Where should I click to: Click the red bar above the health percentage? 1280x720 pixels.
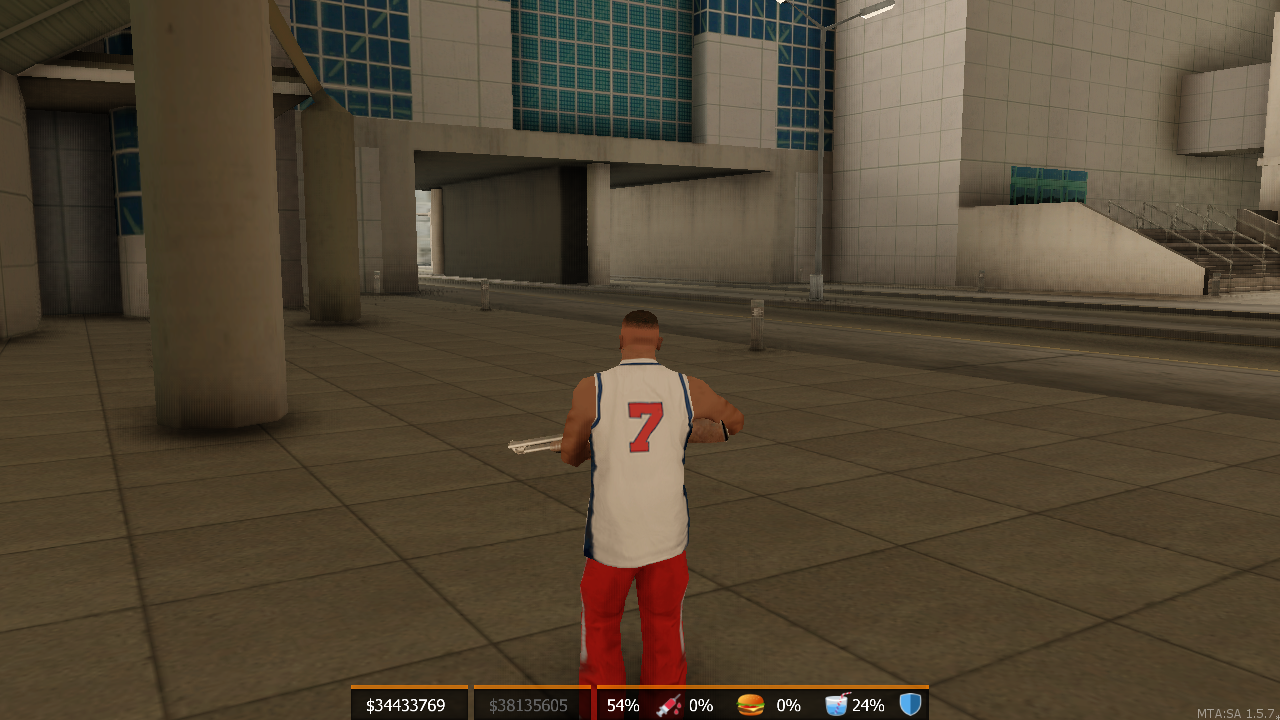pyautogui.click(x=623, y=687)
